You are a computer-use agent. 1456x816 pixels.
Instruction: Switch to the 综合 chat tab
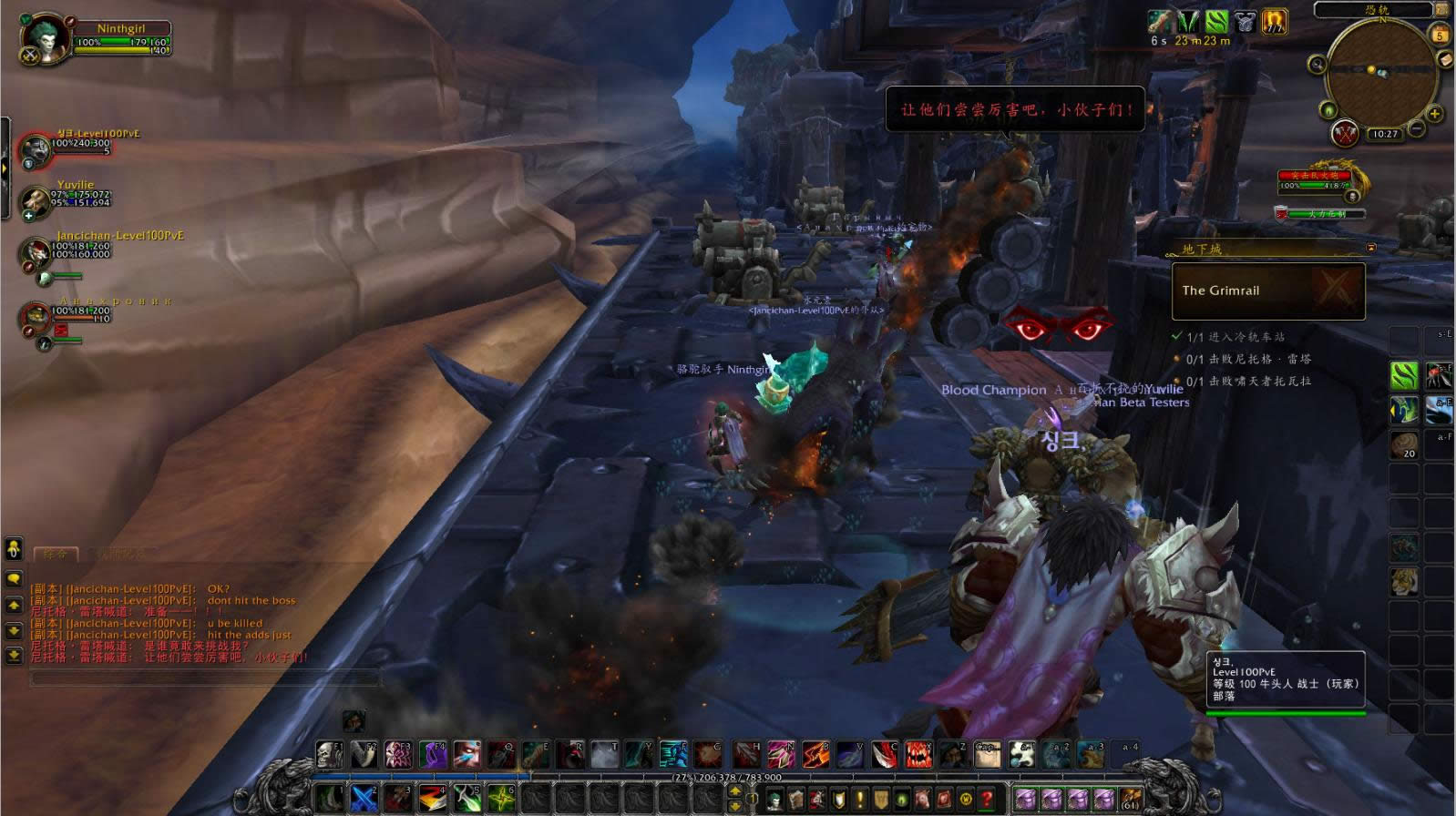point(56,553)
